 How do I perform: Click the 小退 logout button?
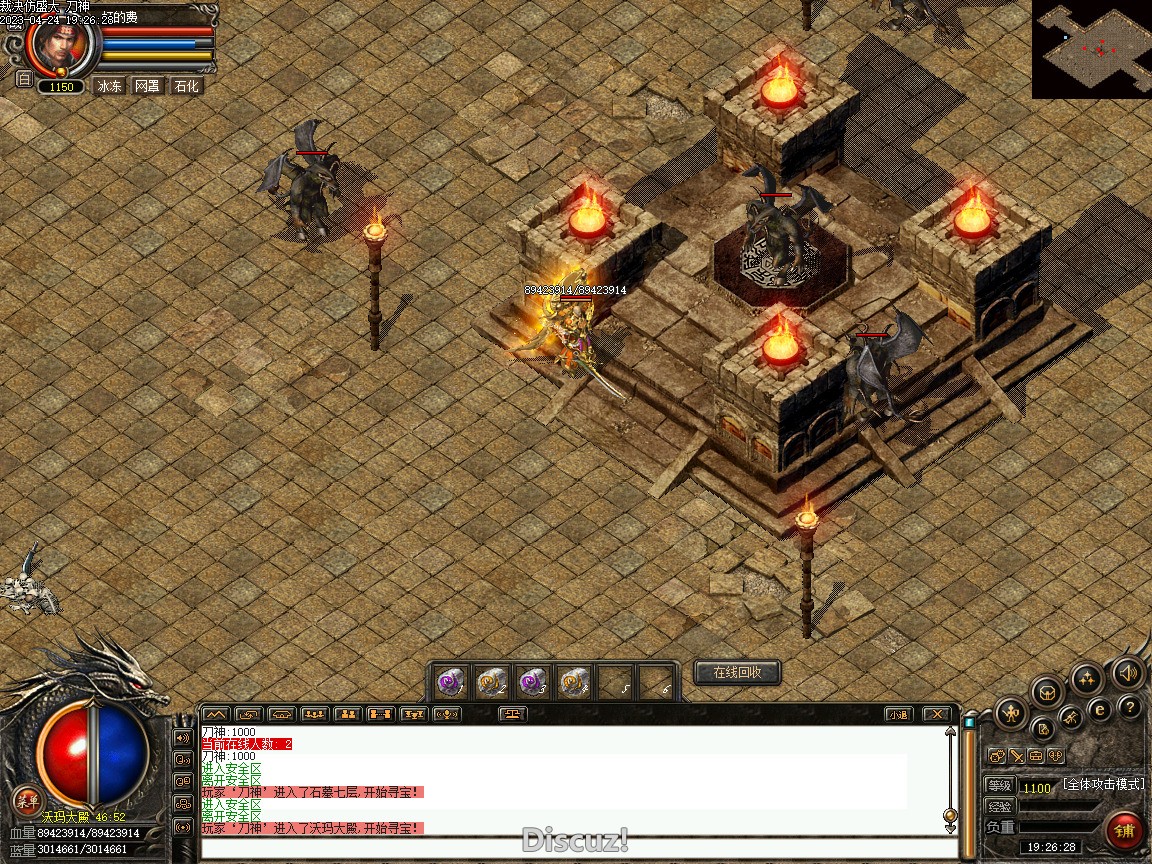pyautogui.click(x=898, y=714)
